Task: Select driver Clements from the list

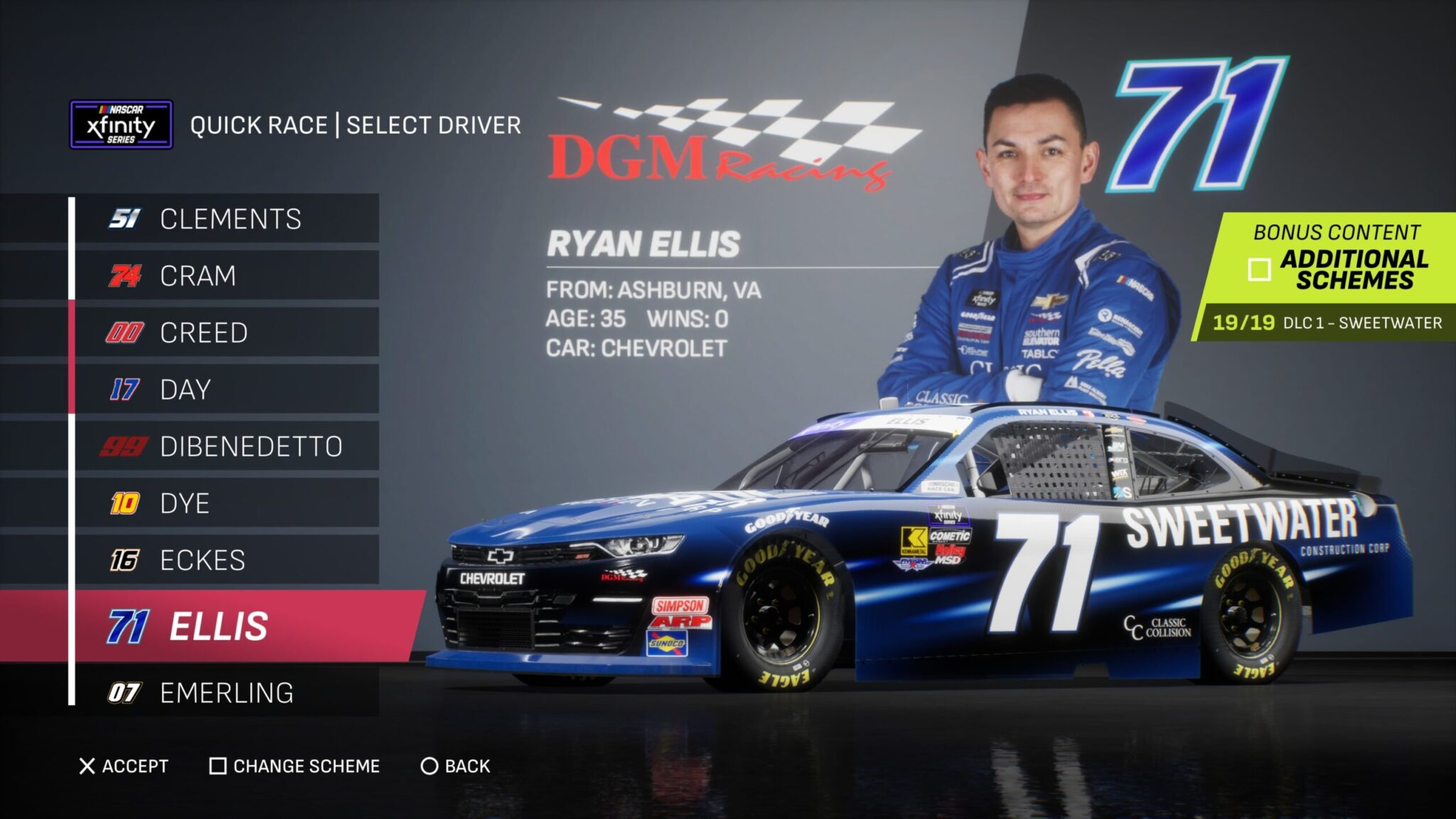Action: (227, 219)
